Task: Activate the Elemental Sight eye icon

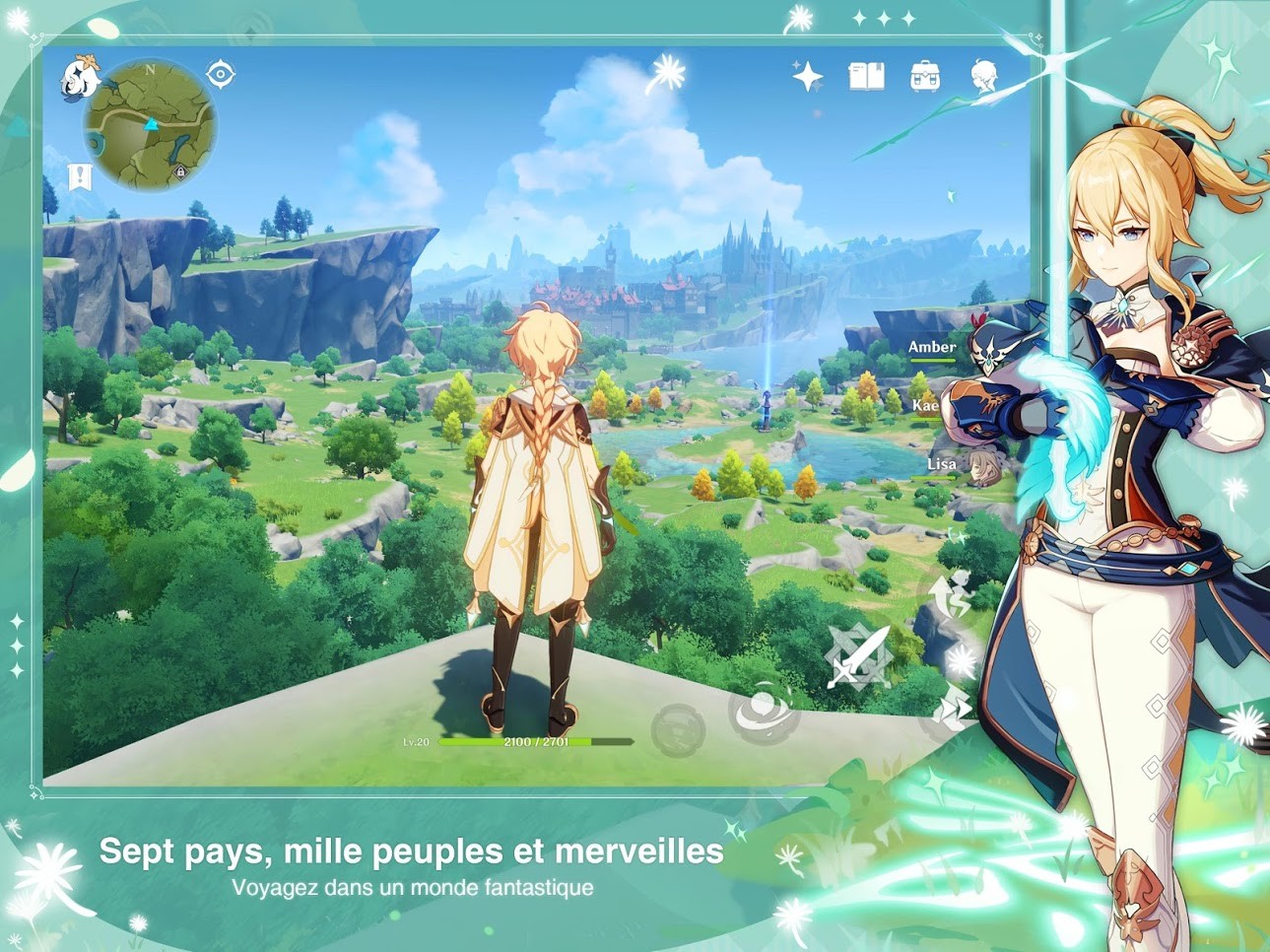Action: click(x=220, y=74)
